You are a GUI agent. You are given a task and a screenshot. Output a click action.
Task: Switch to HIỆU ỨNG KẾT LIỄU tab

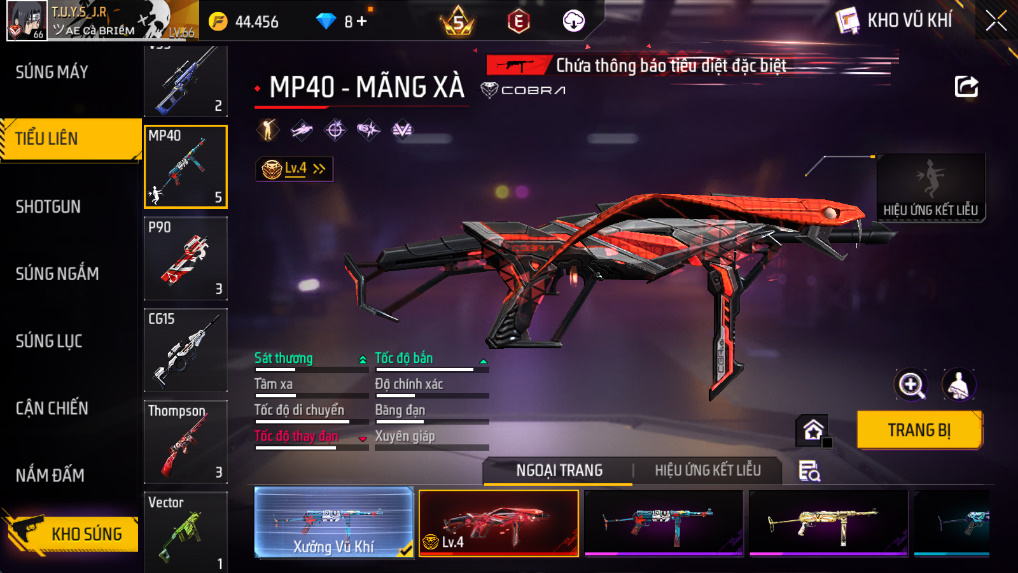coord(708,470)
